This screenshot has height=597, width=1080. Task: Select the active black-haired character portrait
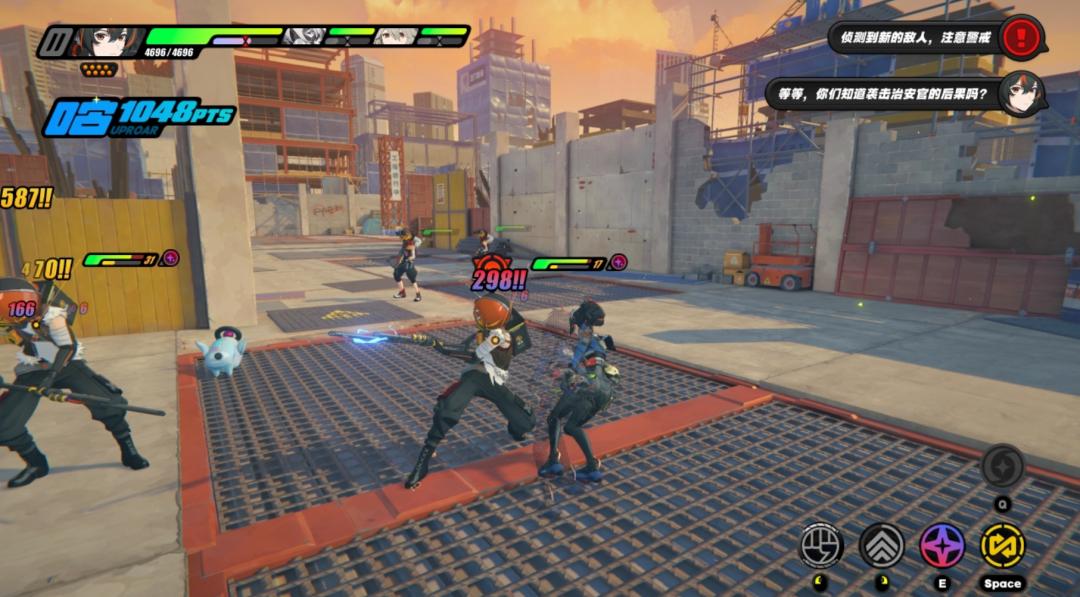tap(105, 41)
